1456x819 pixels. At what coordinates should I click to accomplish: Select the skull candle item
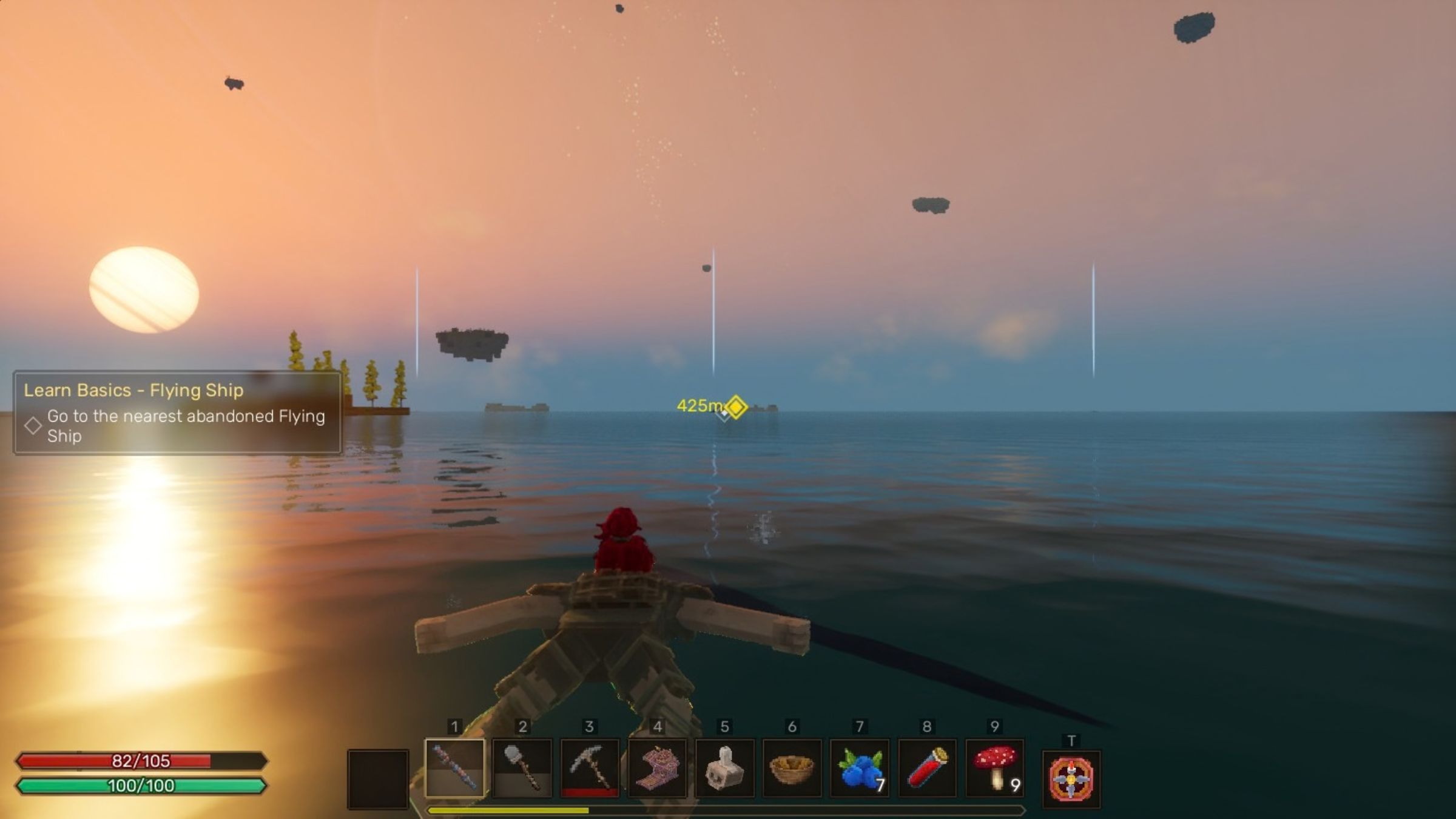[x=724, y=768]
